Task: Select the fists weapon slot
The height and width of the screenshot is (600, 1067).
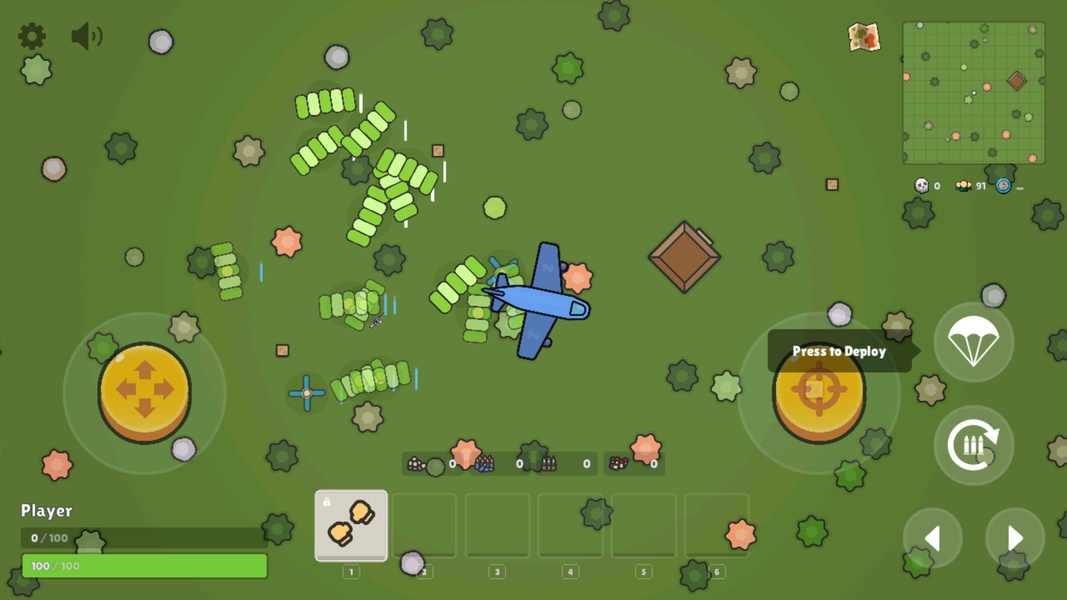Action: tap(351, 525)
